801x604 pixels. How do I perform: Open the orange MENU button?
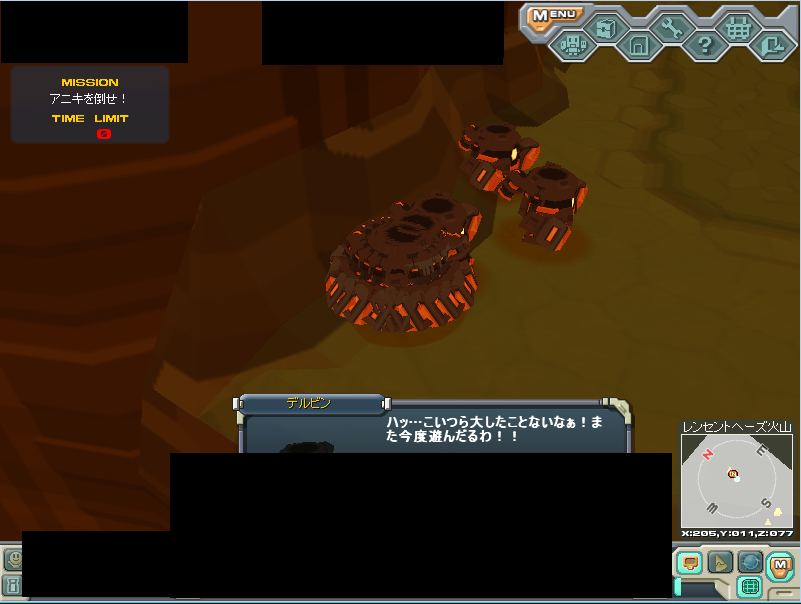(x=554, y=15)
